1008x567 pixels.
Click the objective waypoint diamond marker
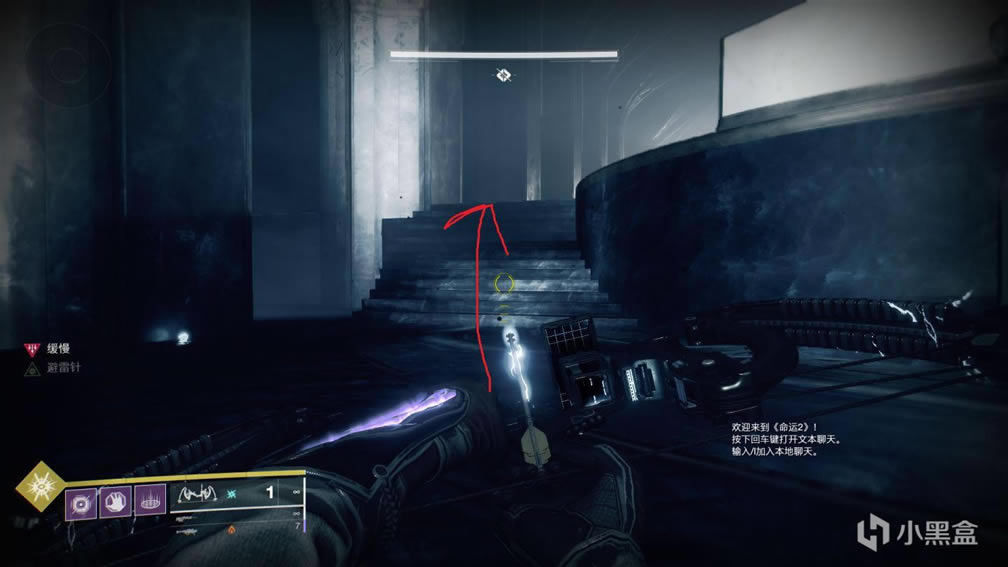tap(504, 75)
